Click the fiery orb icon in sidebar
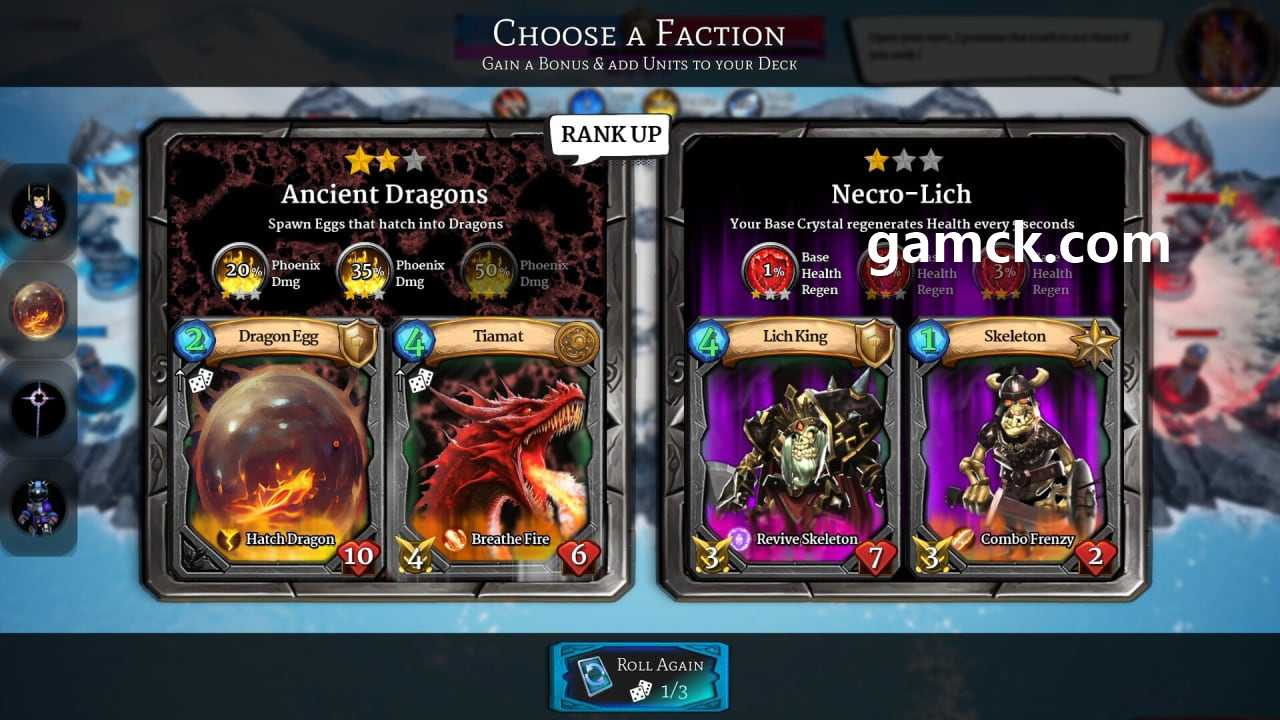This screenshot has width=1280, height=720. (39, 310)
